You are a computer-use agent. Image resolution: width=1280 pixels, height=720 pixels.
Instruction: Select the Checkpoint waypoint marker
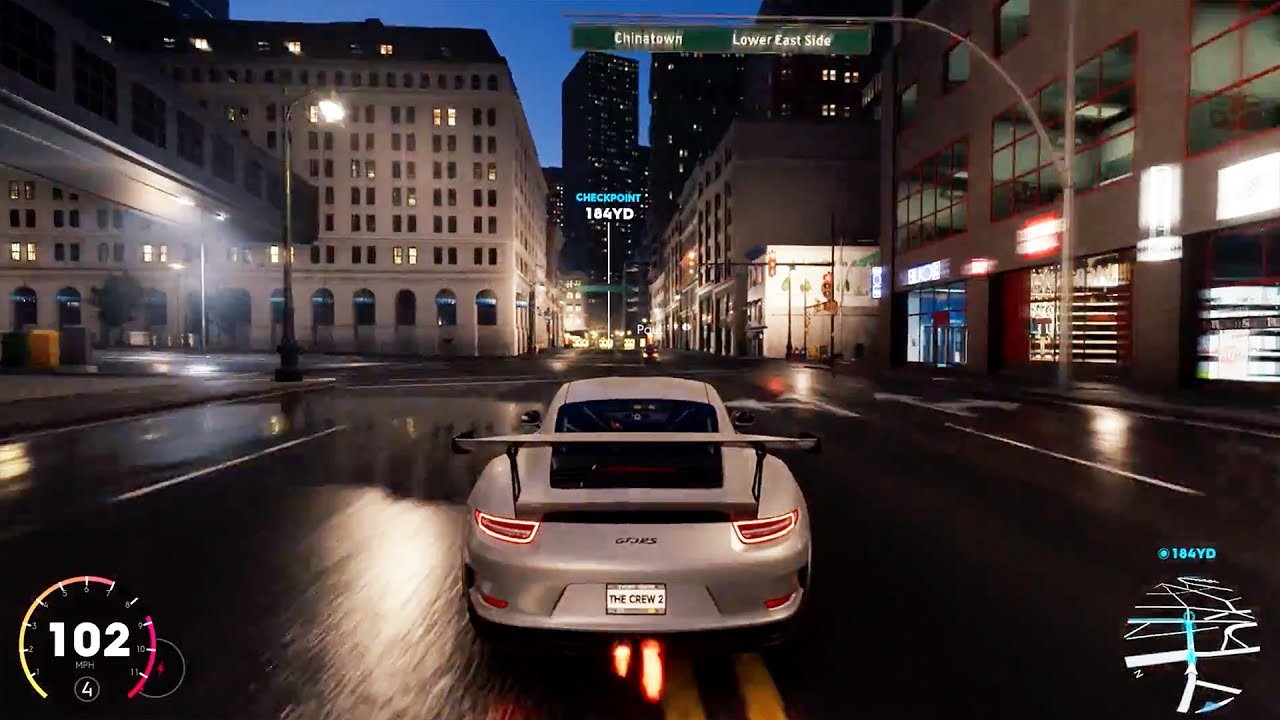(x=608, y=205)
